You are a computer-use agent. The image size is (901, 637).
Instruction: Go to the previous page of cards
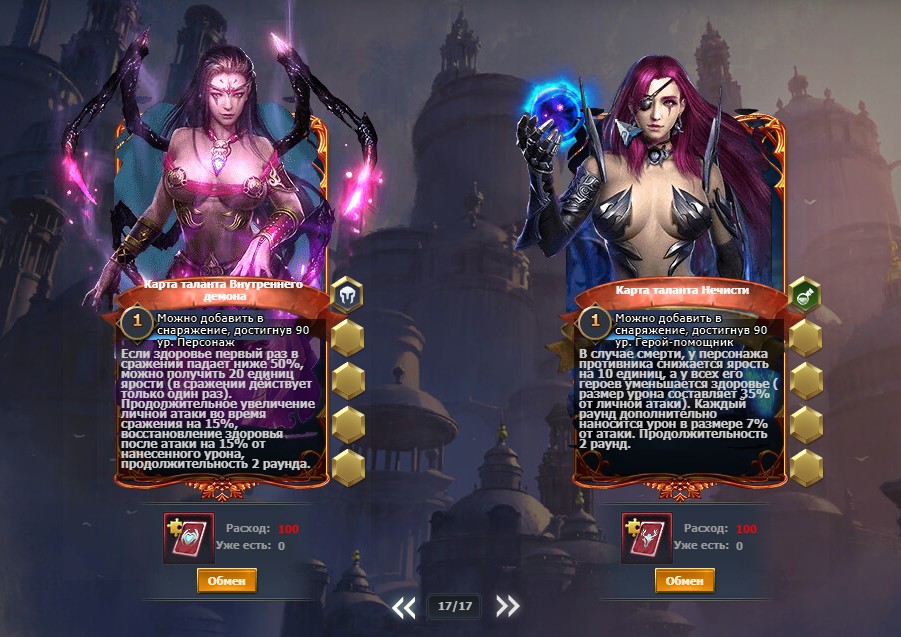pos(403,606)
